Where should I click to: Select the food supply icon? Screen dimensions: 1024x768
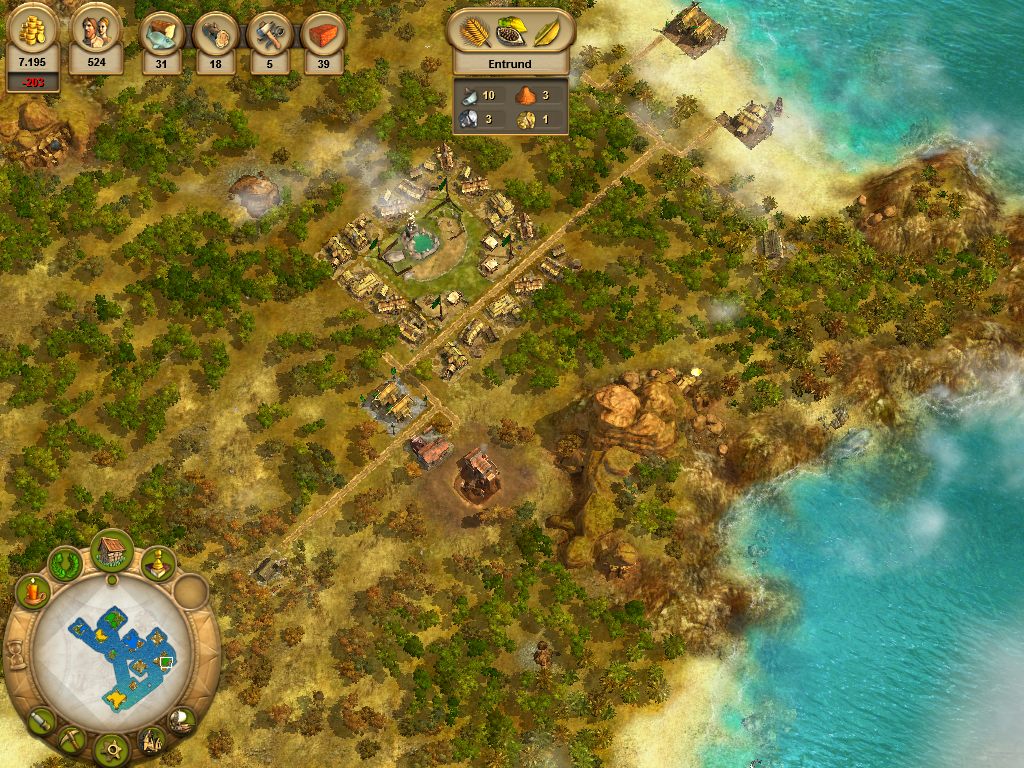(x=161, y=33)
